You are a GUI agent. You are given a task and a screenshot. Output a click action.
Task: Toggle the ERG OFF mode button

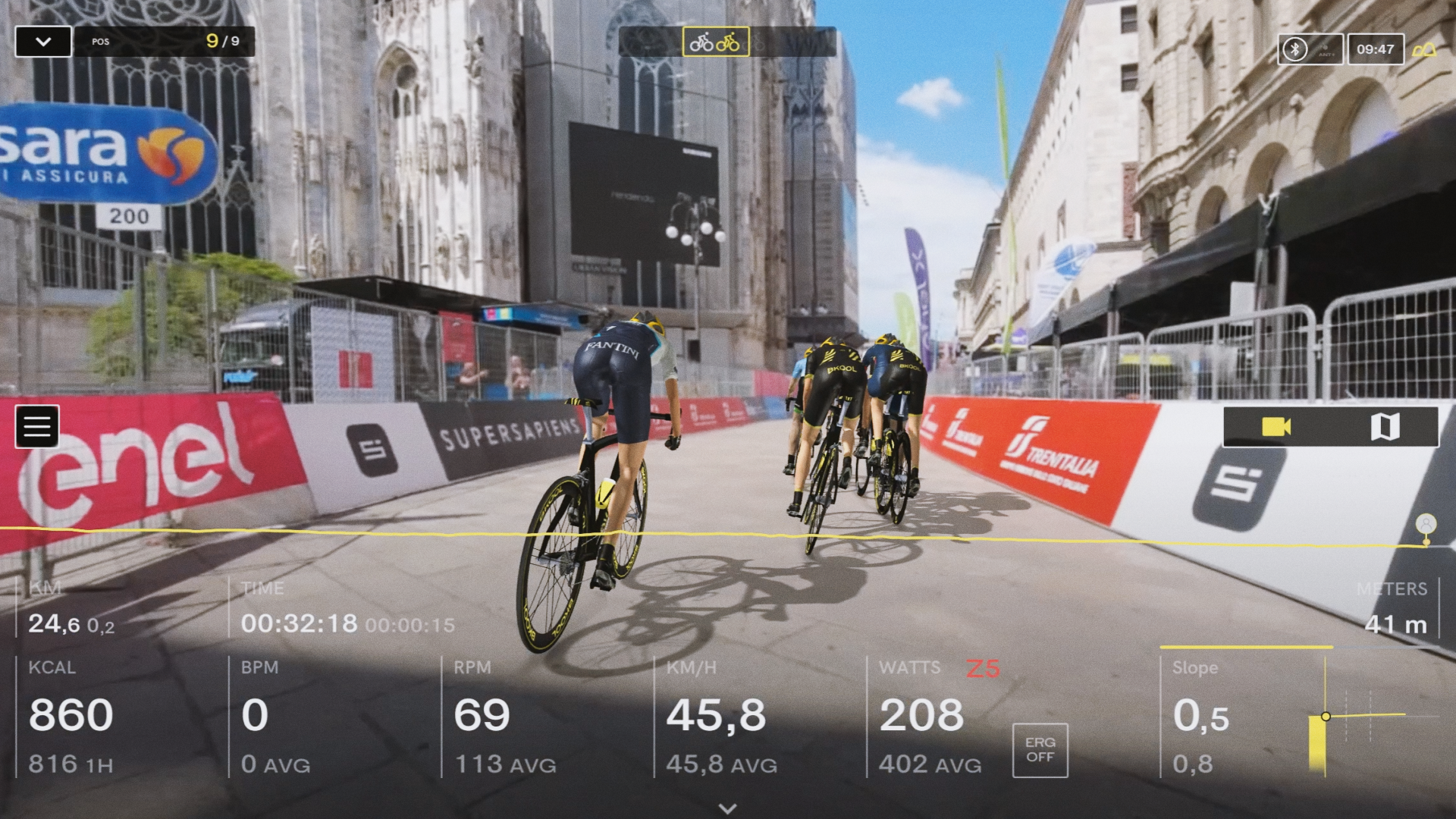[x=1040, y=750]
